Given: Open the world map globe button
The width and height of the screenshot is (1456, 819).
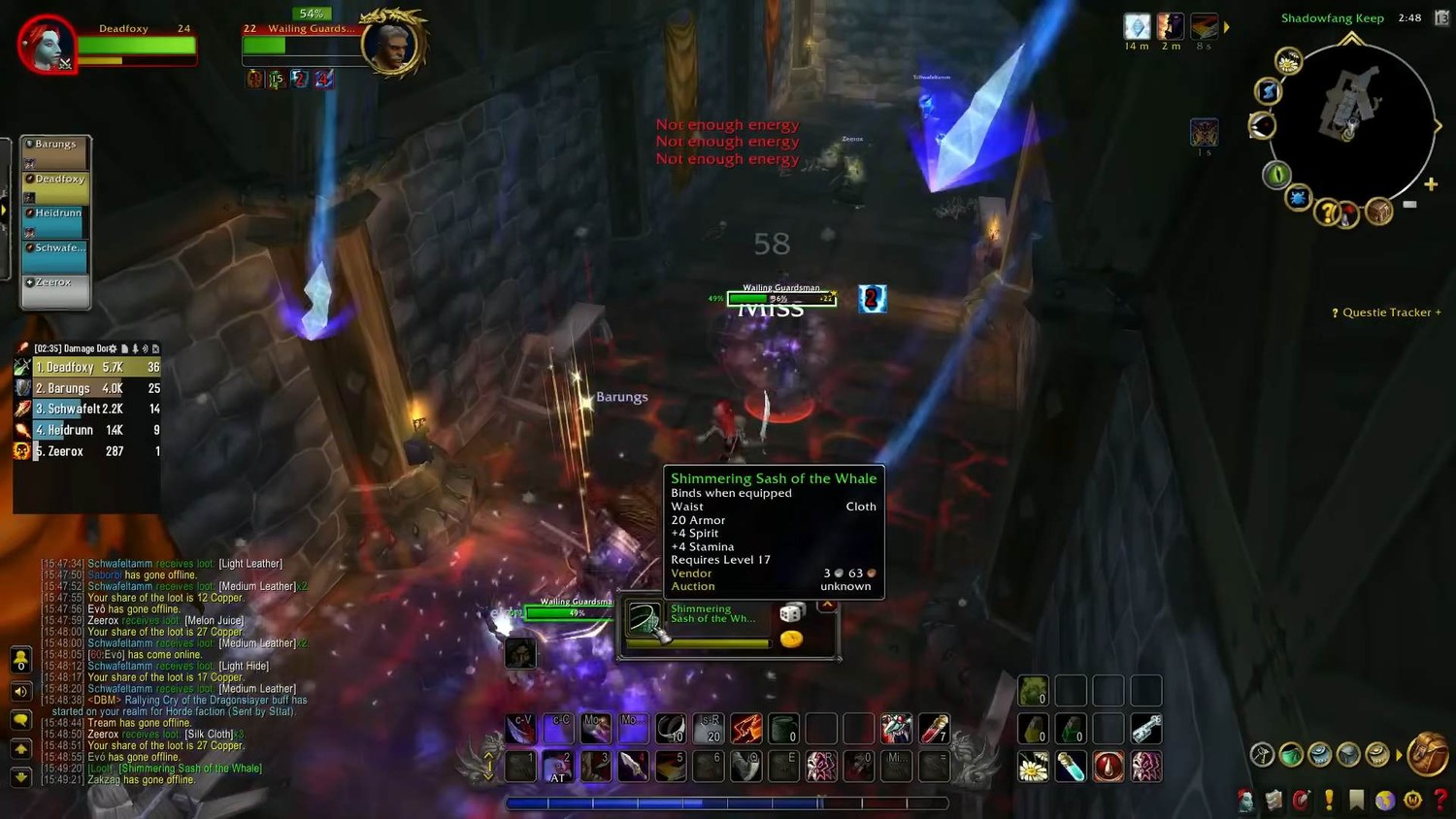Looking at the screenshot, I should 1385,800.
